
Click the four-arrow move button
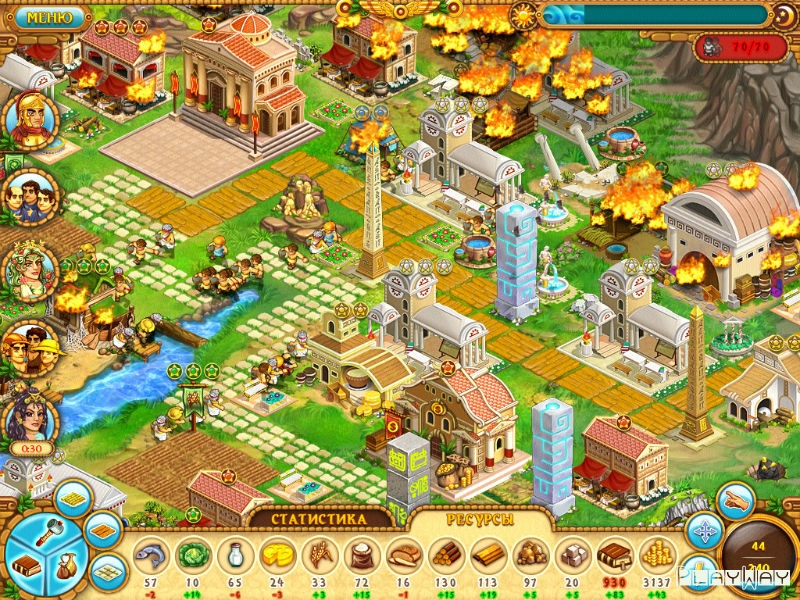pyautogui.click(x=705, y=531)
